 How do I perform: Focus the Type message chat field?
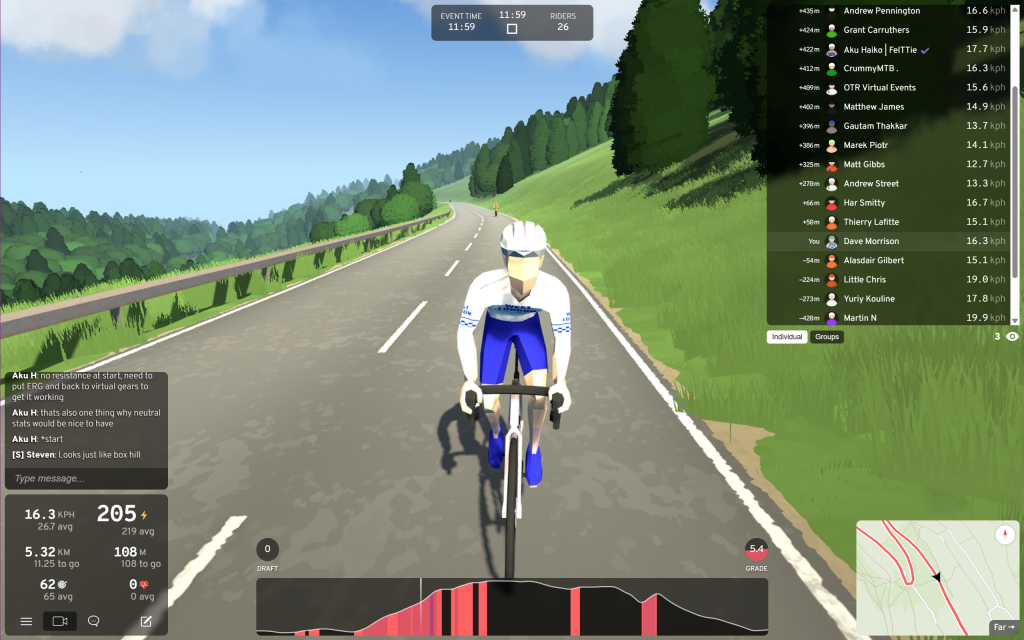point(85,478)
